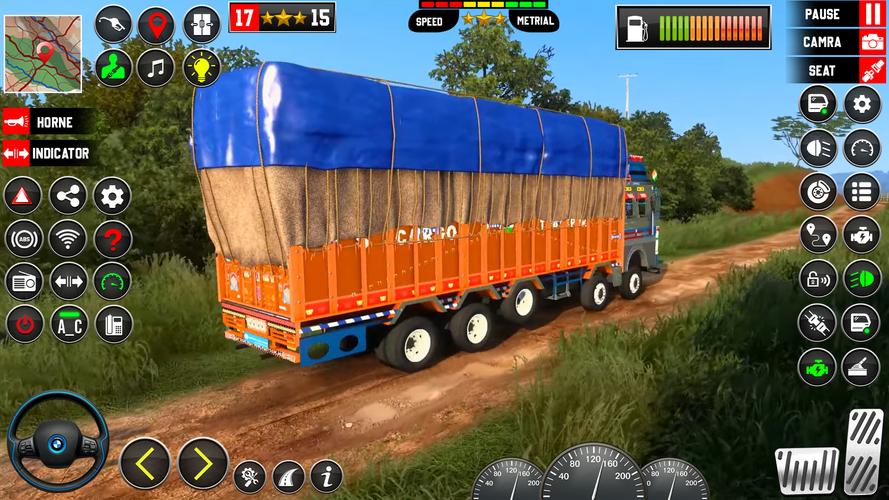Steer left with the yellow left arrow
The width and height of the screenshot is (889, 500).
click(145, 463)
